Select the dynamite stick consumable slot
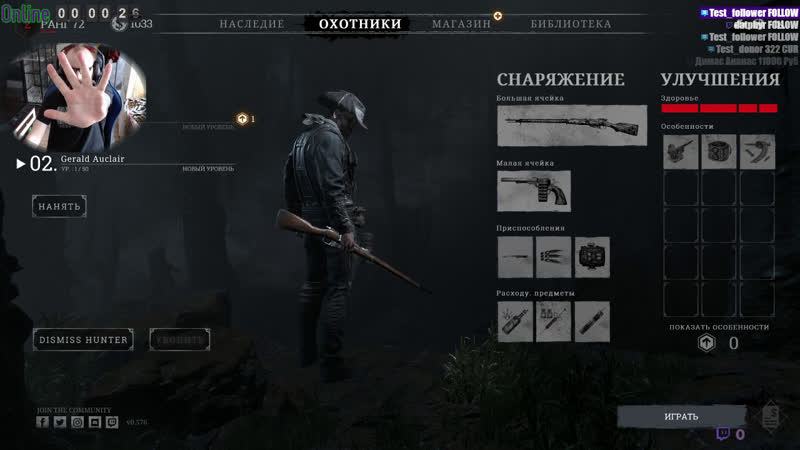This screenshot has width=800, height=450. pyautogui.click(x=592, y=322)
